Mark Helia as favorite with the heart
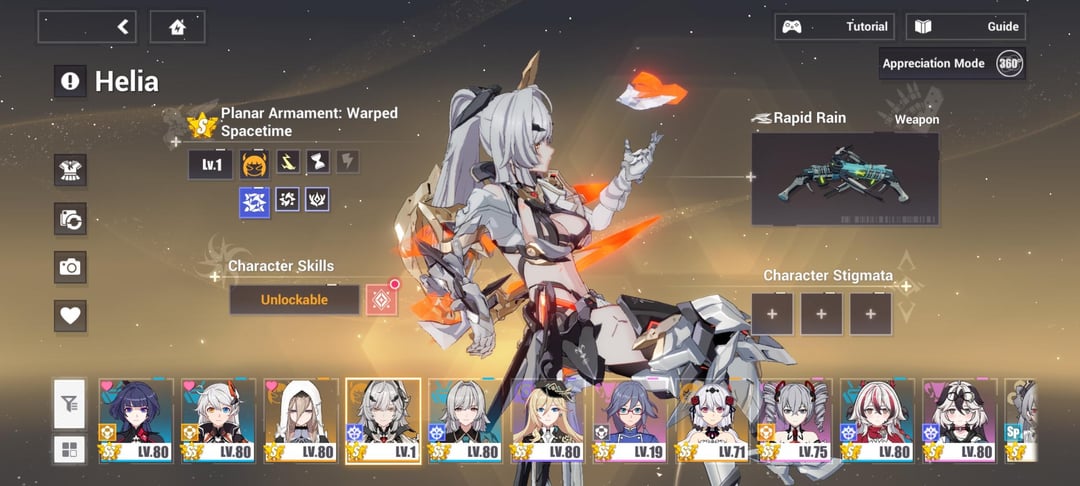 click(70, 316)
